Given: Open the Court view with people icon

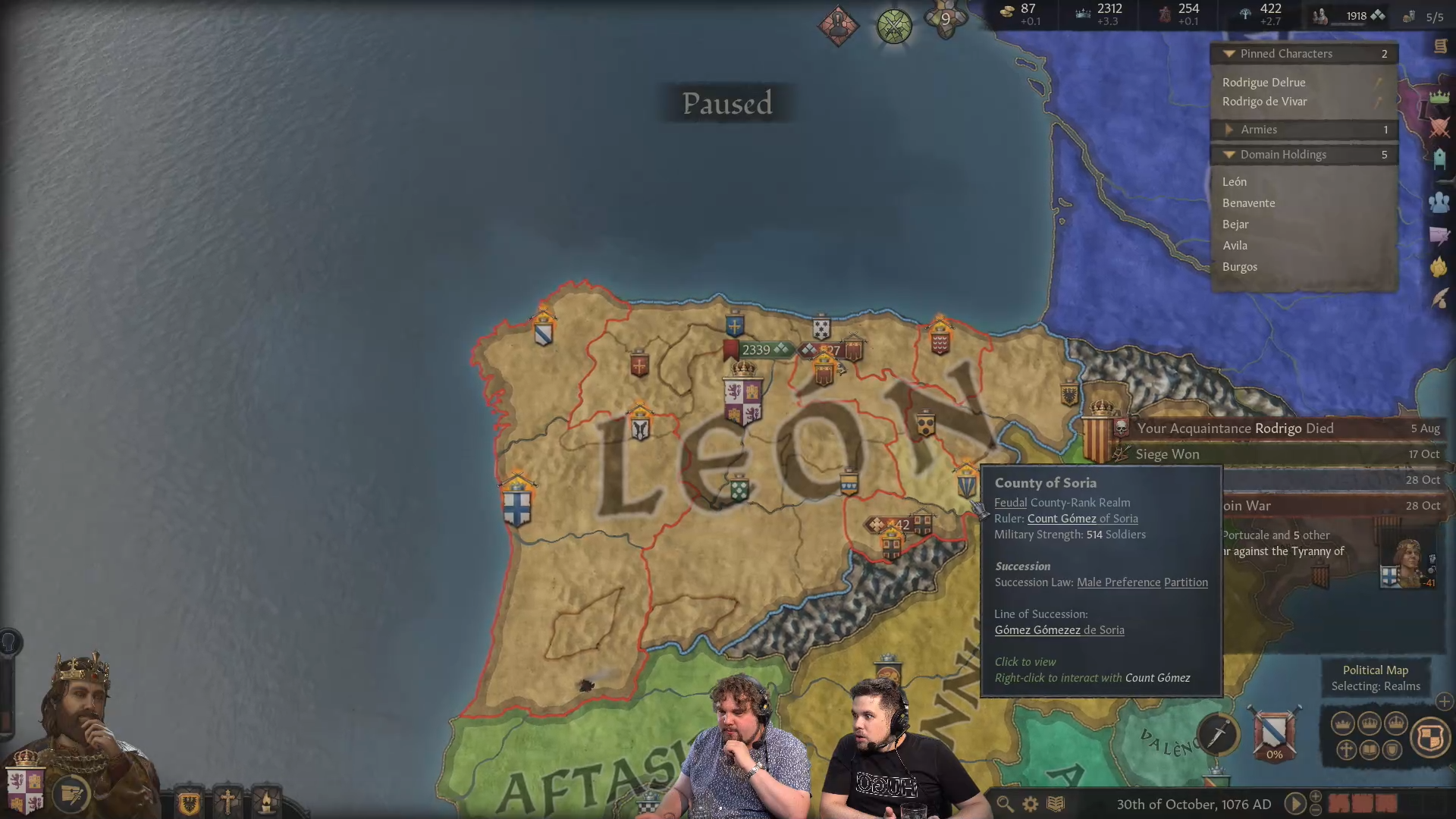Looking at the screenshot, I should [1439, 202].
